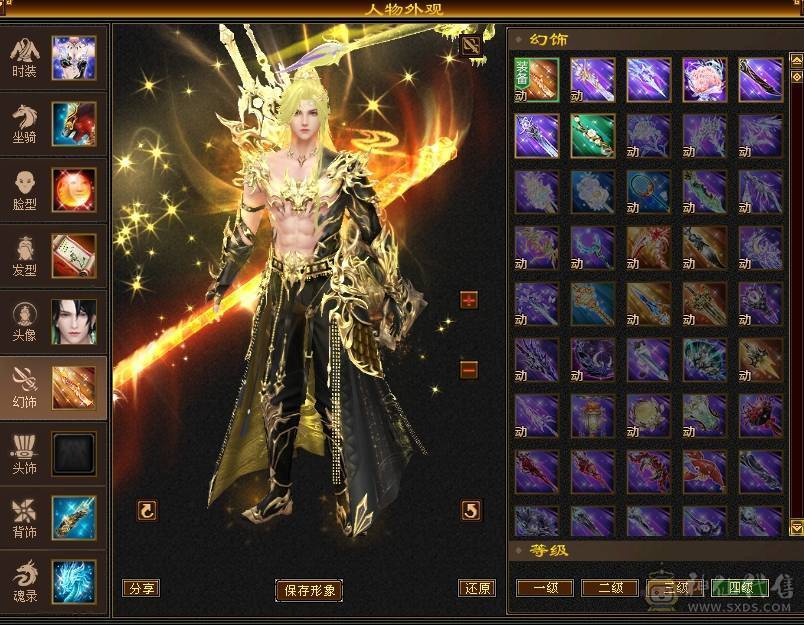Select the 脸型 face shape tab
This screenshot has width=804, height=625.
[x=53, y=190]
